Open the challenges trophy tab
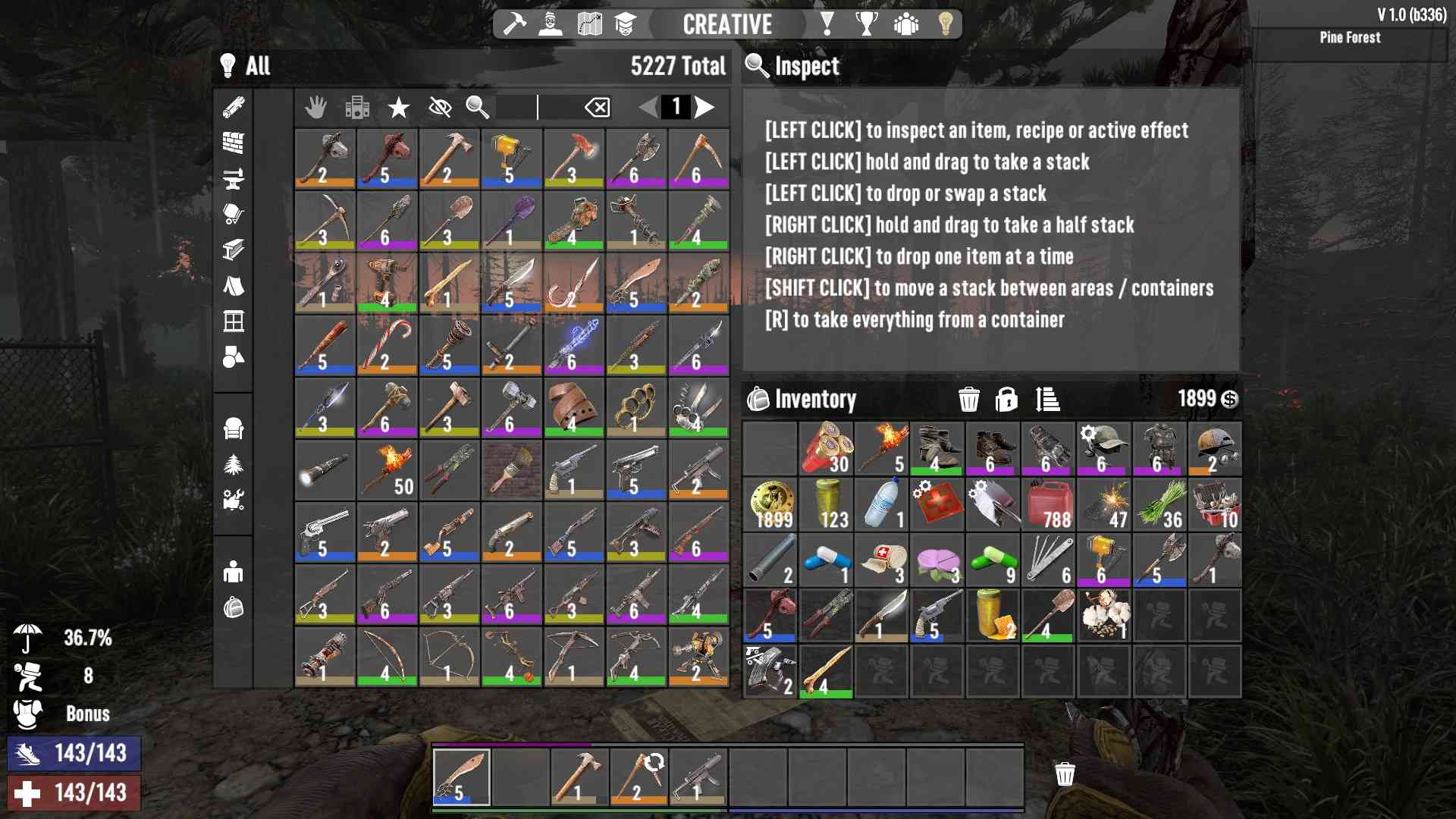Viewport: 1456px width, 819px height. point(866,24)
